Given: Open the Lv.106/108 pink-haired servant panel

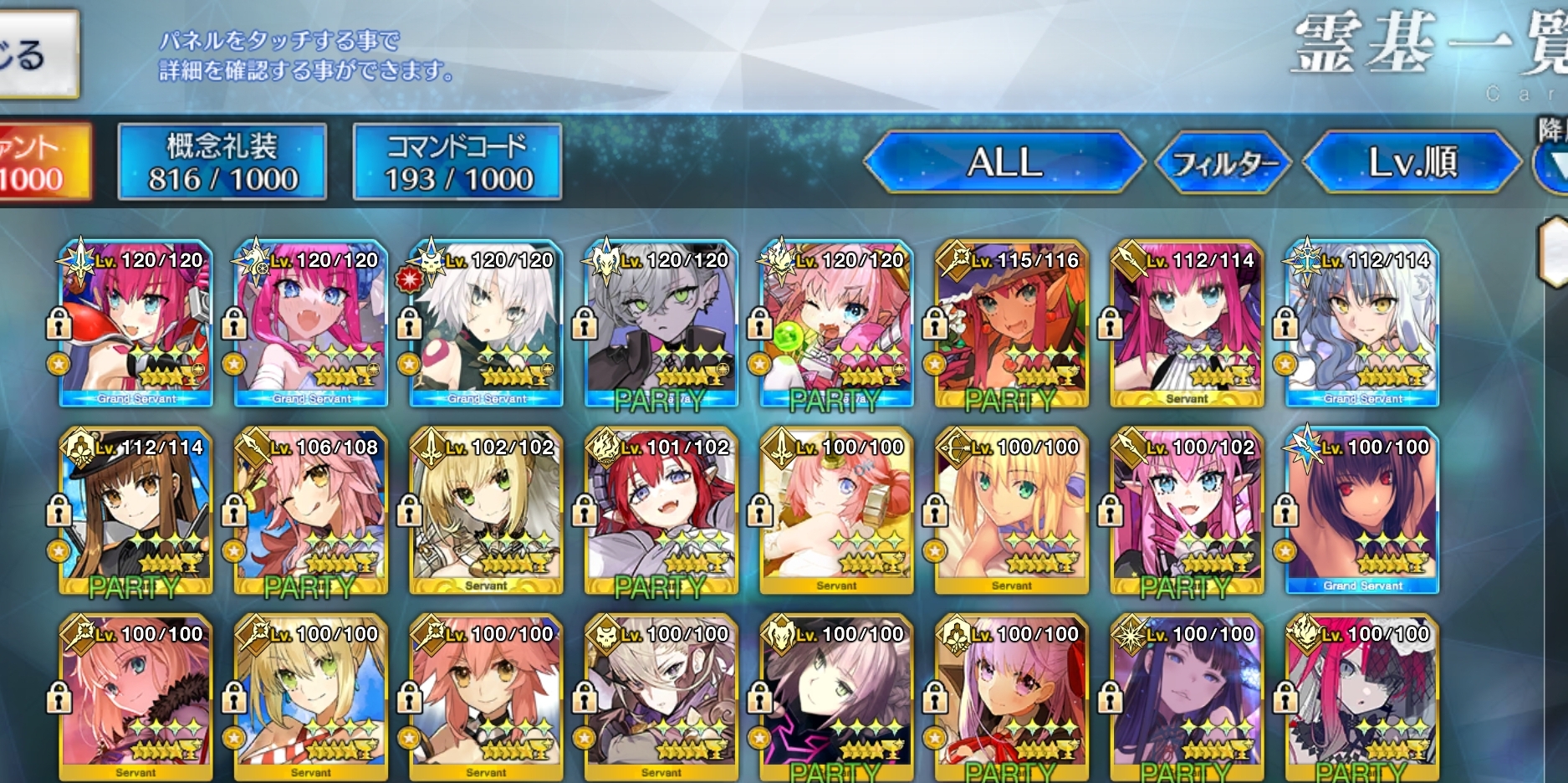Looking at the screenshot, I should 311,512.
